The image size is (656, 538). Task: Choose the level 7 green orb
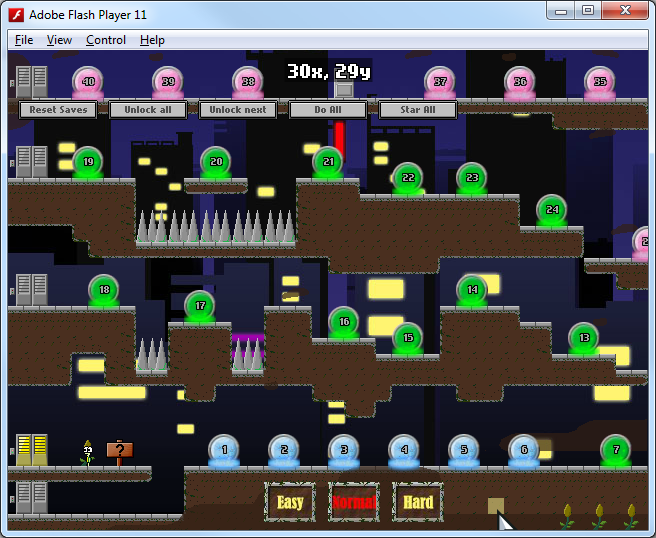click(616, 451)
